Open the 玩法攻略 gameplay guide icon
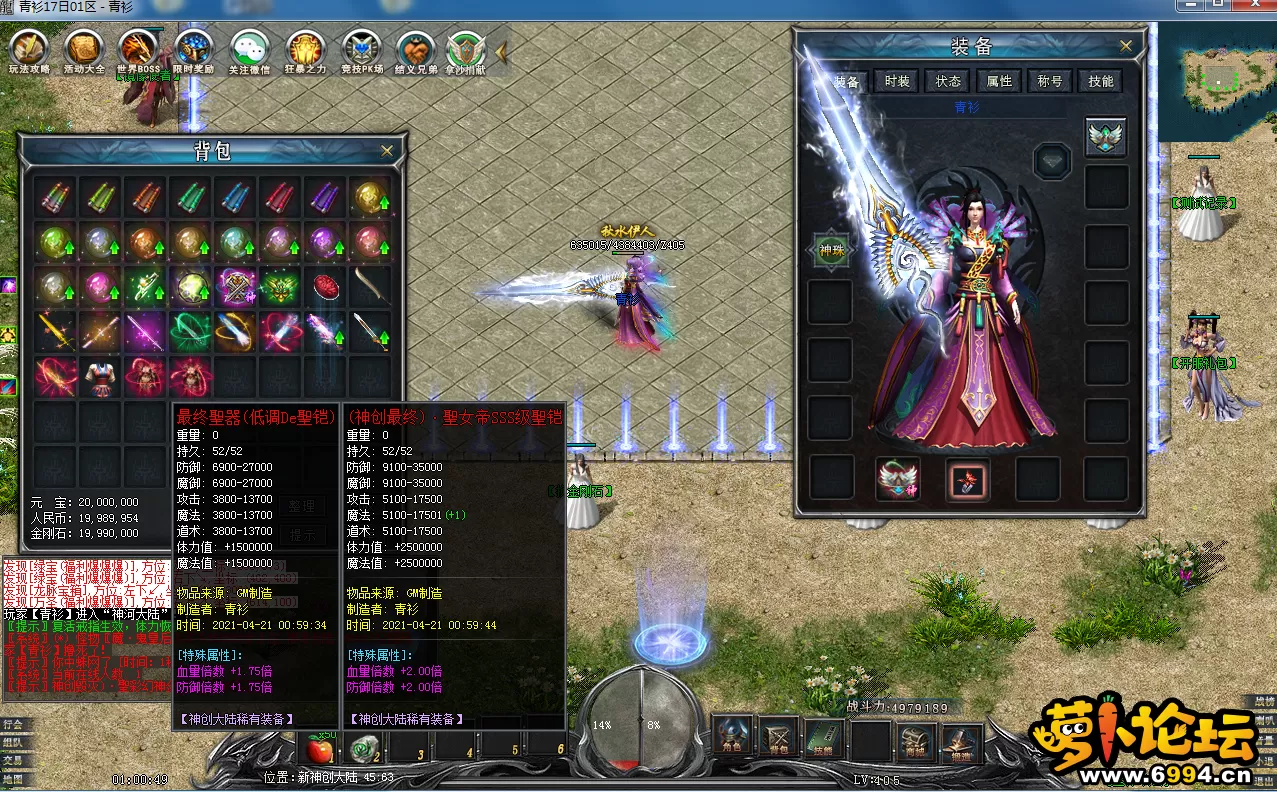 pyautogui.click(x=29, y=50)
